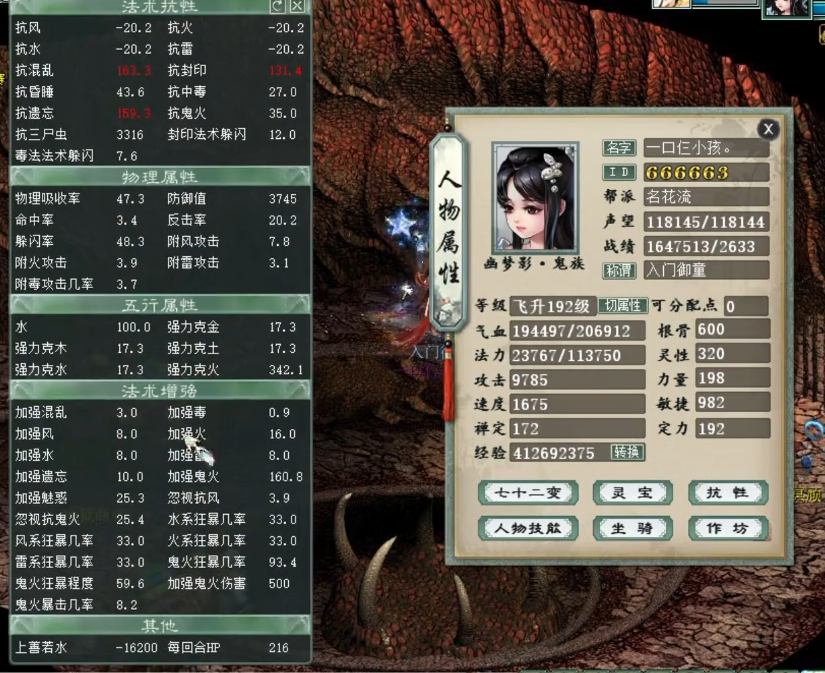825x673 pixels.
Task: Click the 名字 name button
Action: 620,148
